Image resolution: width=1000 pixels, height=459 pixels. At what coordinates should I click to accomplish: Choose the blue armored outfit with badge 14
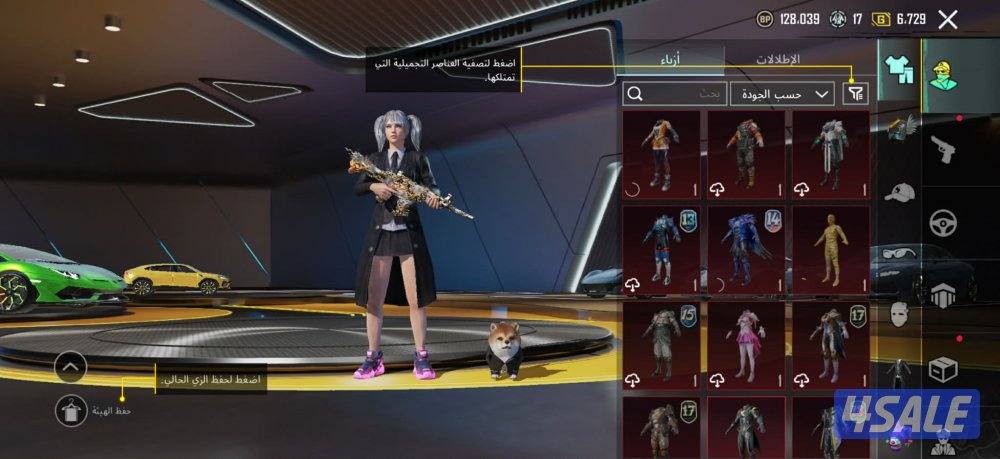click(746, 250)
